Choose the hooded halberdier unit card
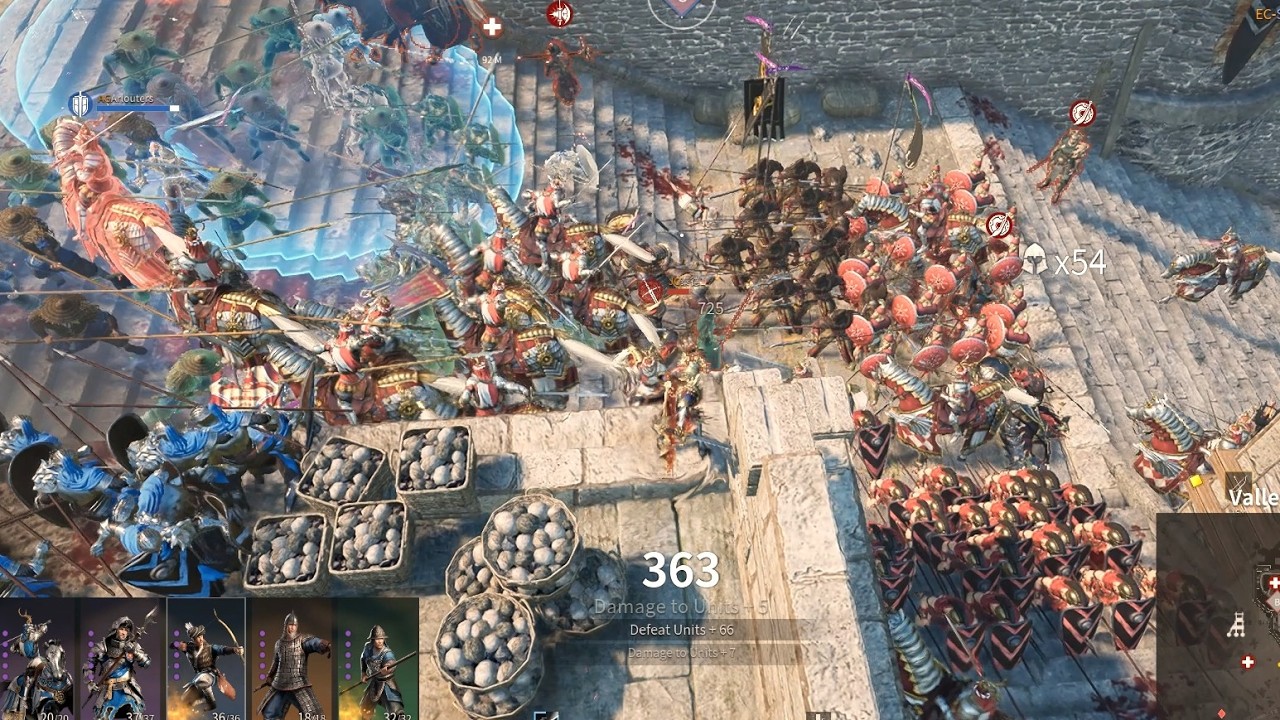 coord(122,658)
